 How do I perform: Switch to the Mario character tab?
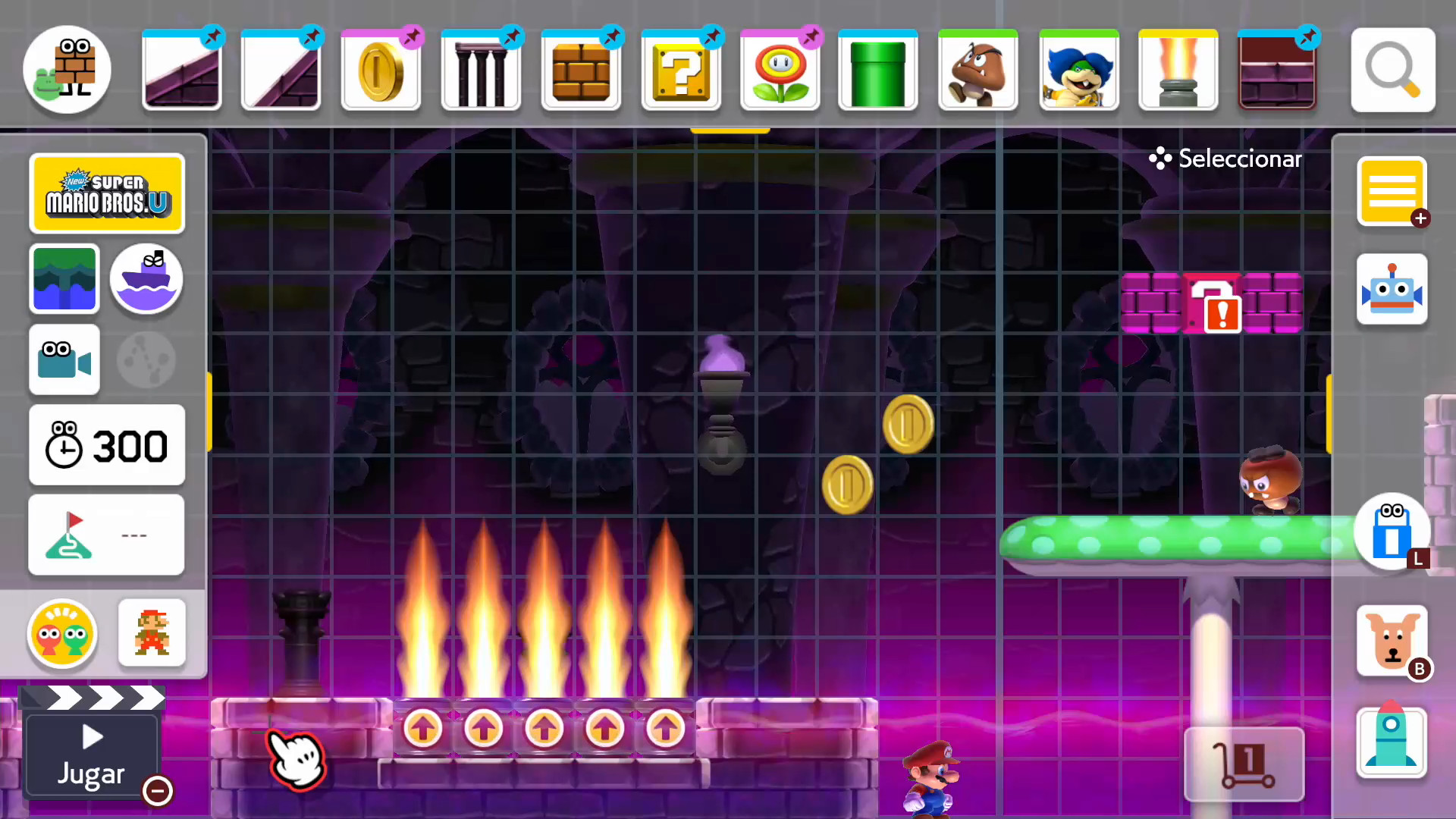tap(152, 633)
